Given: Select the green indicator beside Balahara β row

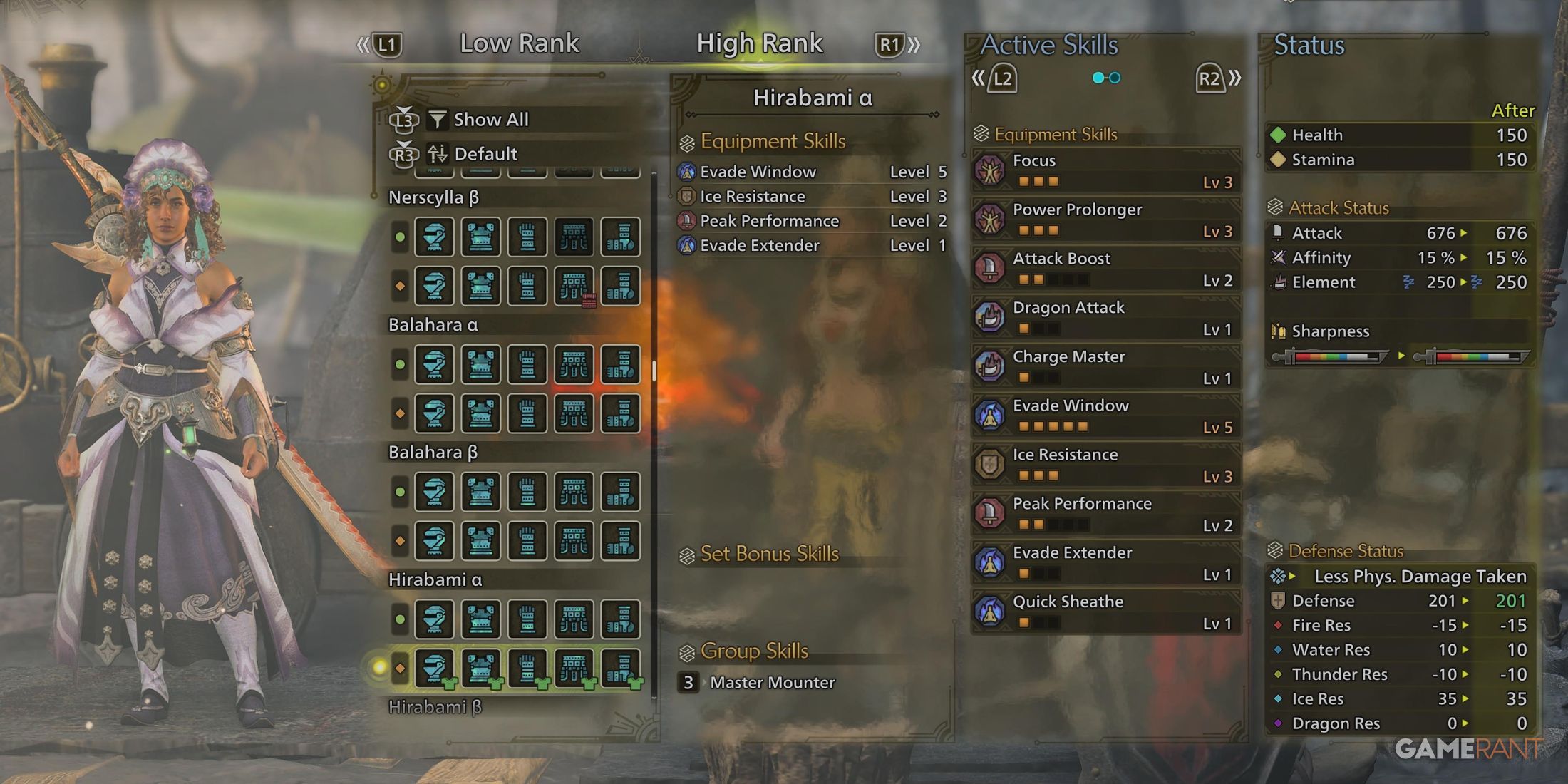Looking at the screenshot, I should [399, 492].
